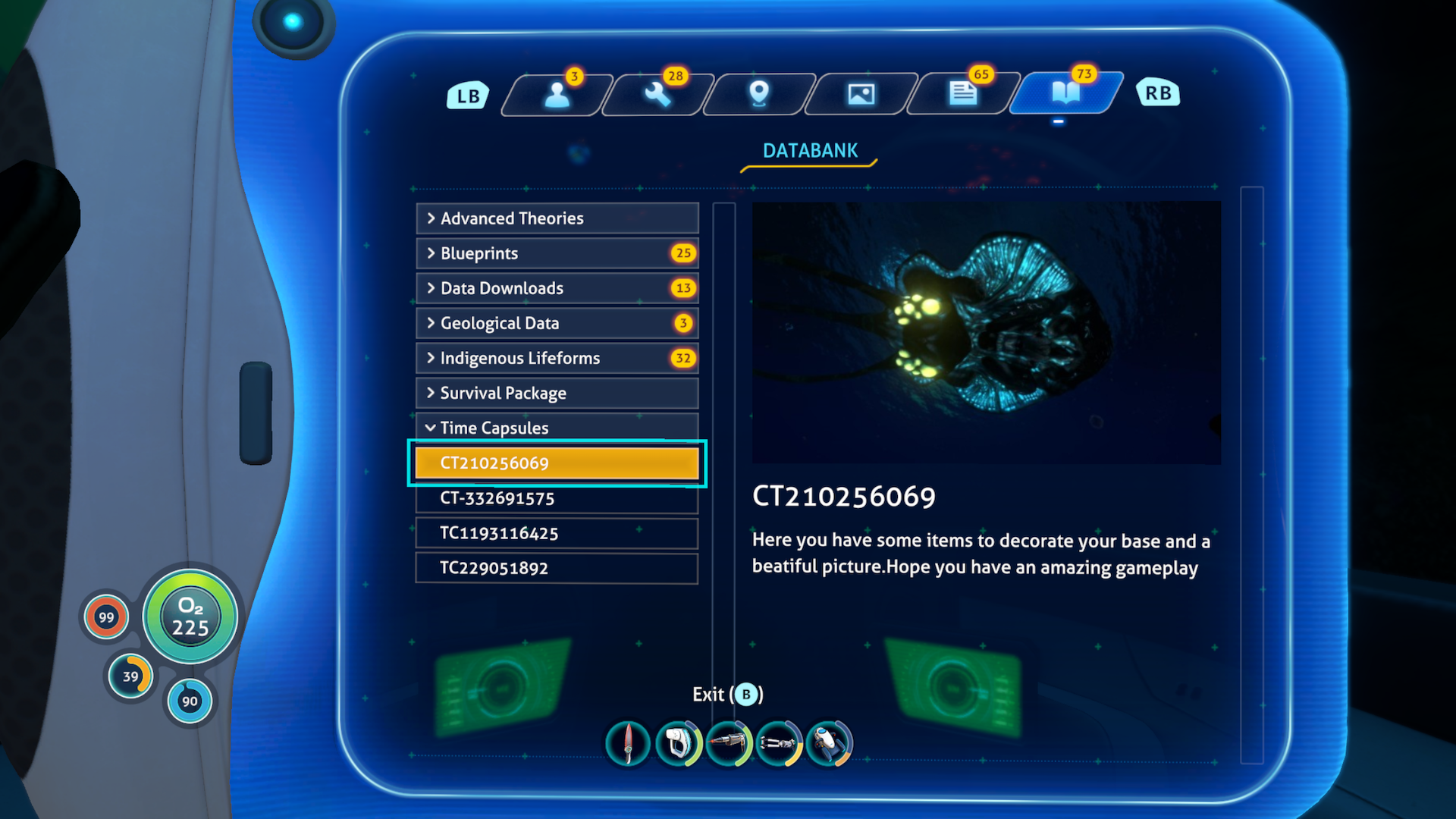Select the repair tool quickslot icon
Viewport: 1456px width, 819px height.
click(728, 743)
